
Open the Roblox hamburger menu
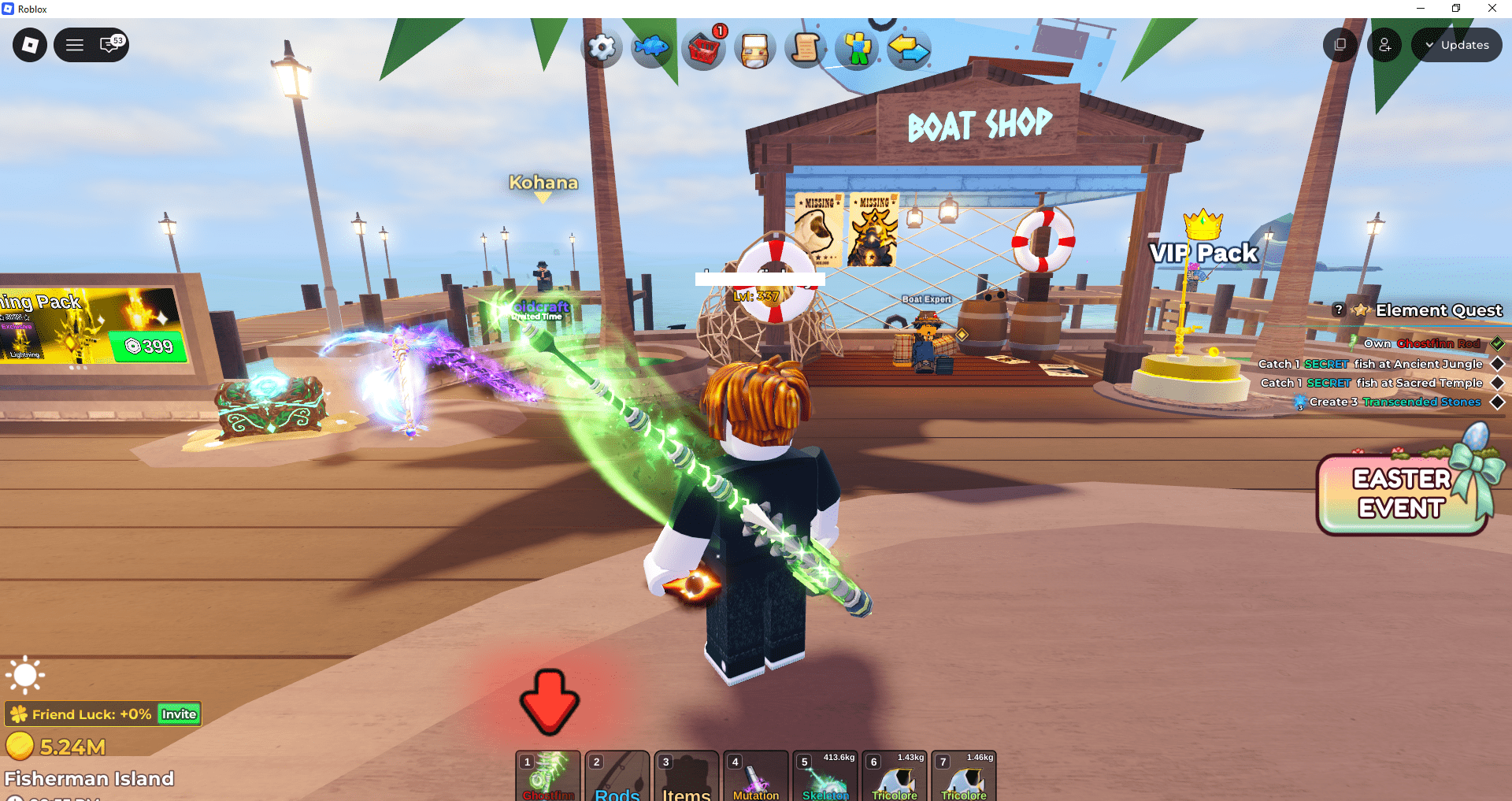click(x=74, y=44)
